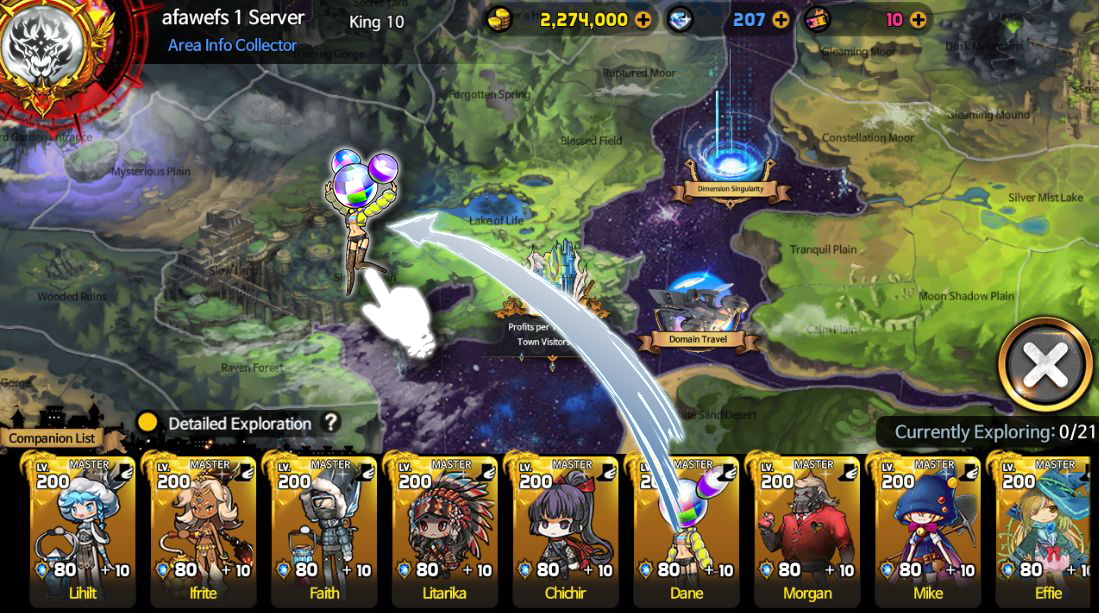1099x613 pixels.
Task: Select the Chichir companion card
Action: click(x=565, y=530)
